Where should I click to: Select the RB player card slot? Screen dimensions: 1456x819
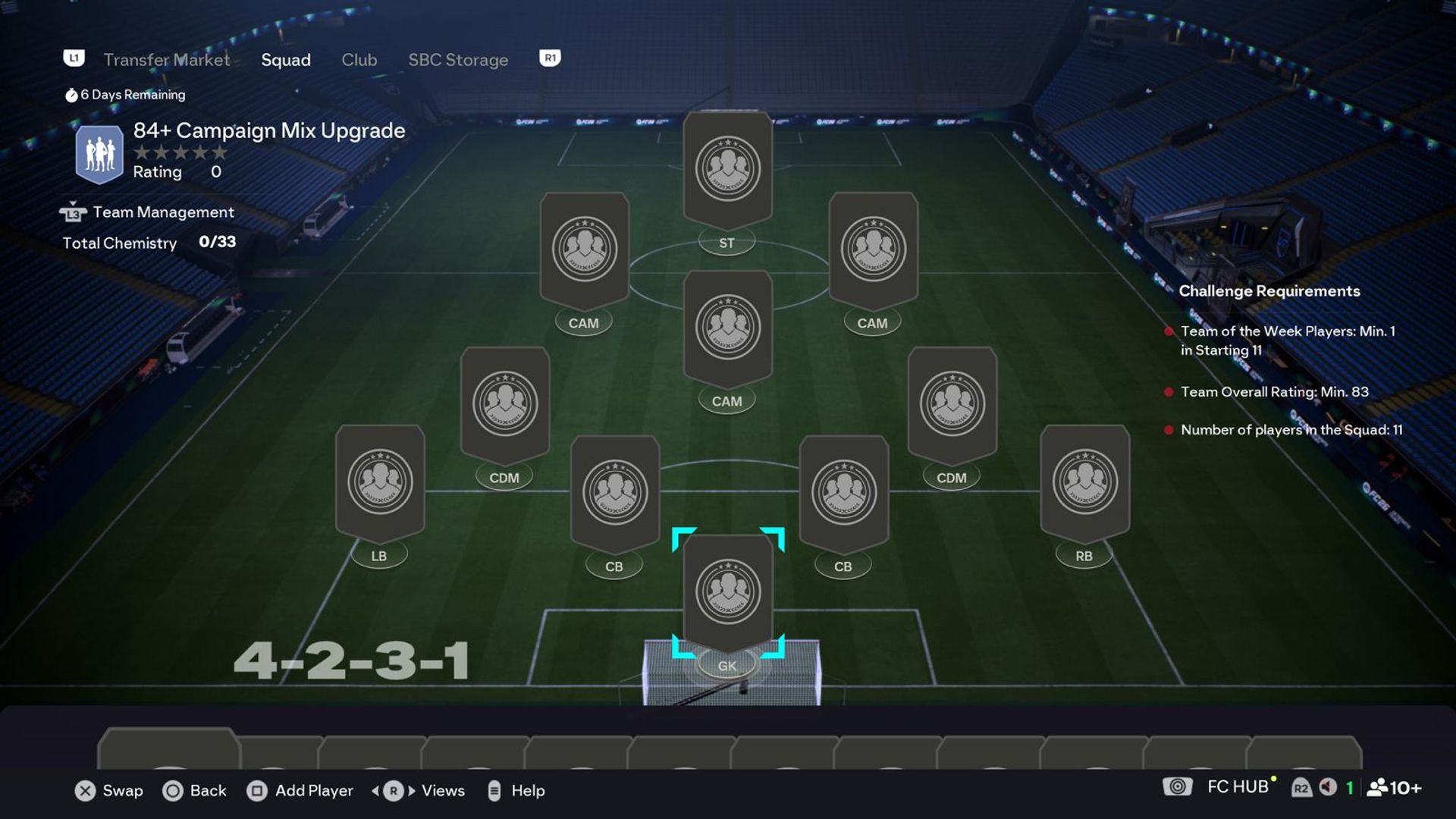pos(1084,480)
